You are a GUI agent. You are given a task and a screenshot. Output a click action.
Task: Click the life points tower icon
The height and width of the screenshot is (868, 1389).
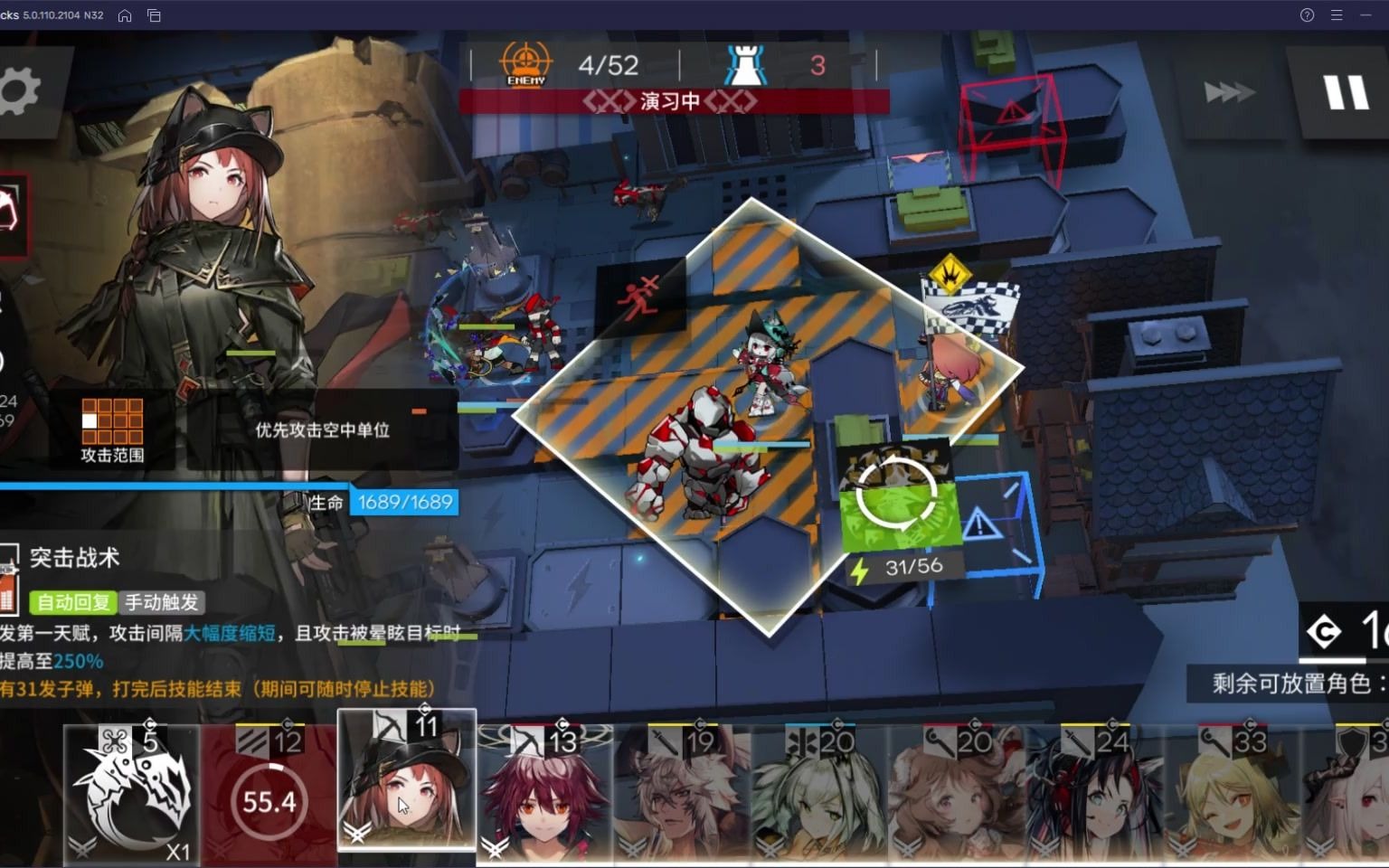(x=744, y=61)
